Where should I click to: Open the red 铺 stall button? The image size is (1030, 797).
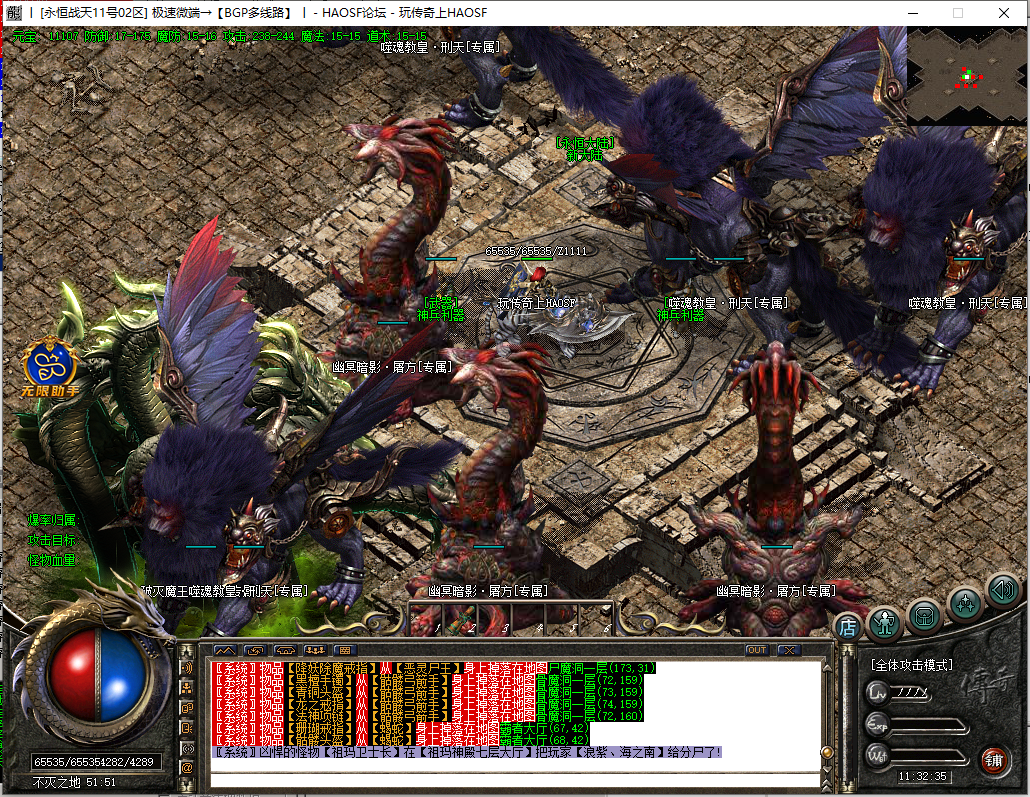click(992, 760)
